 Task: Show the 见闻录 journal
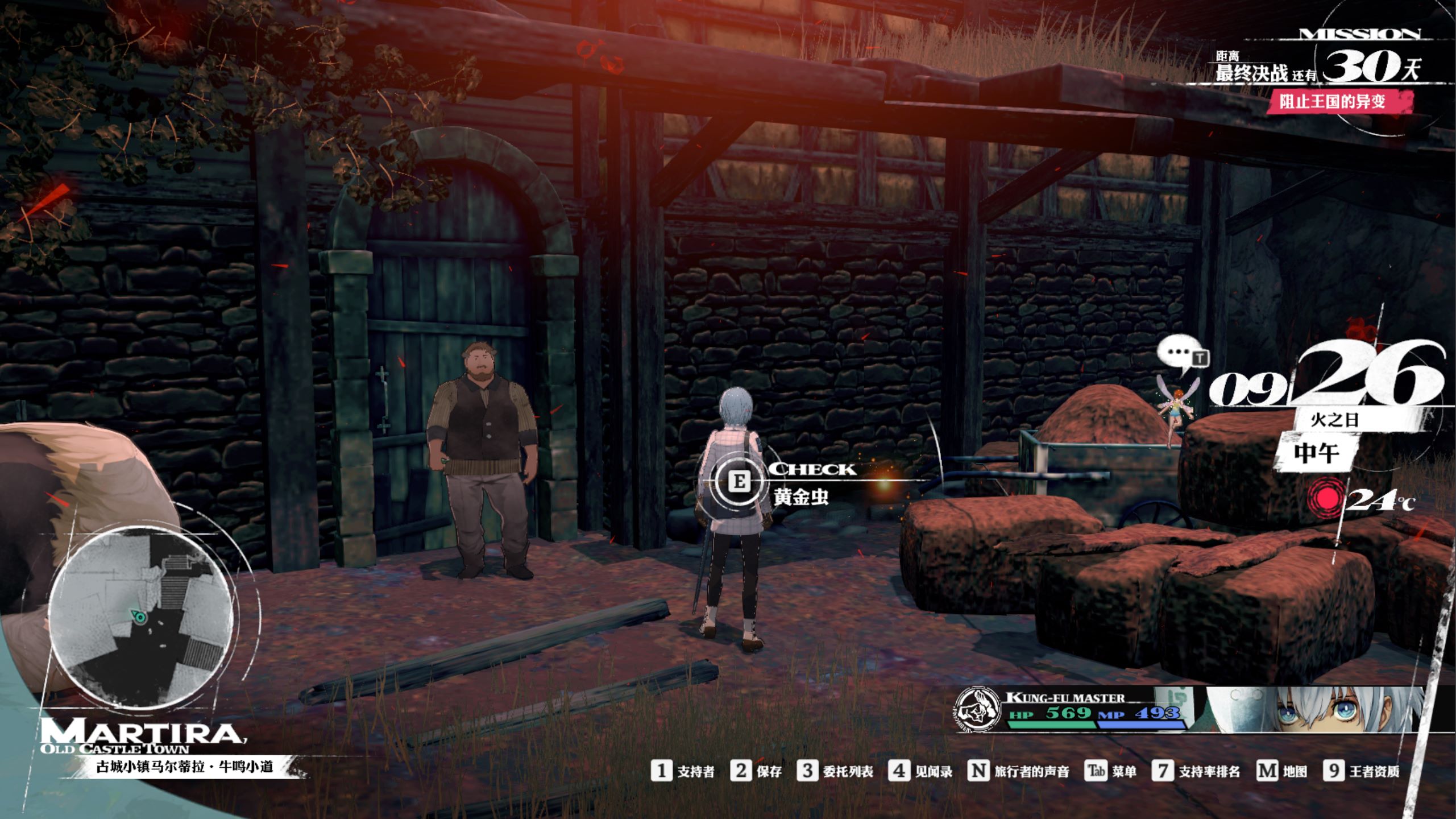pos(921,771)
